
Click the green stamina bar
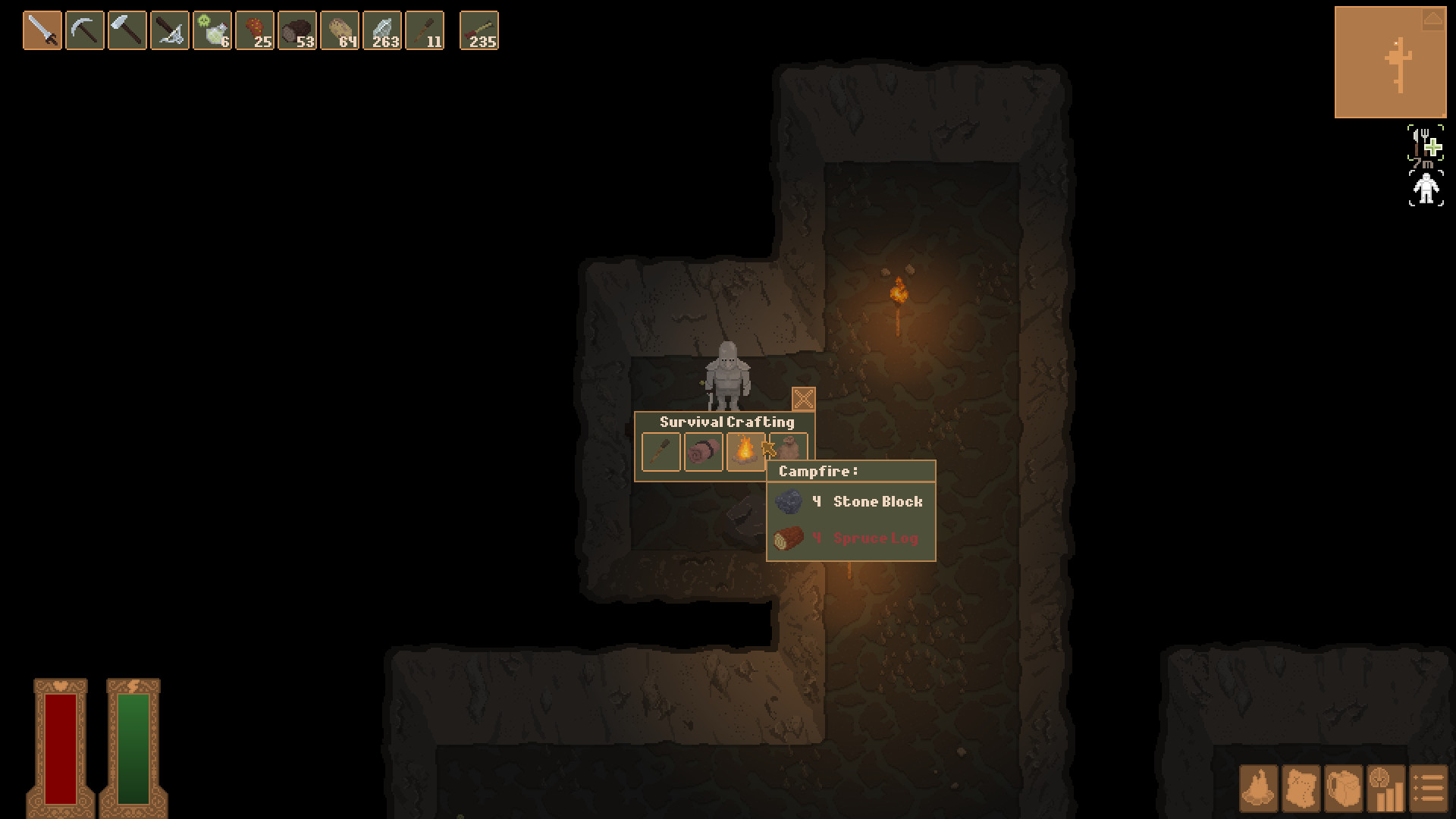tap(135, 747)
